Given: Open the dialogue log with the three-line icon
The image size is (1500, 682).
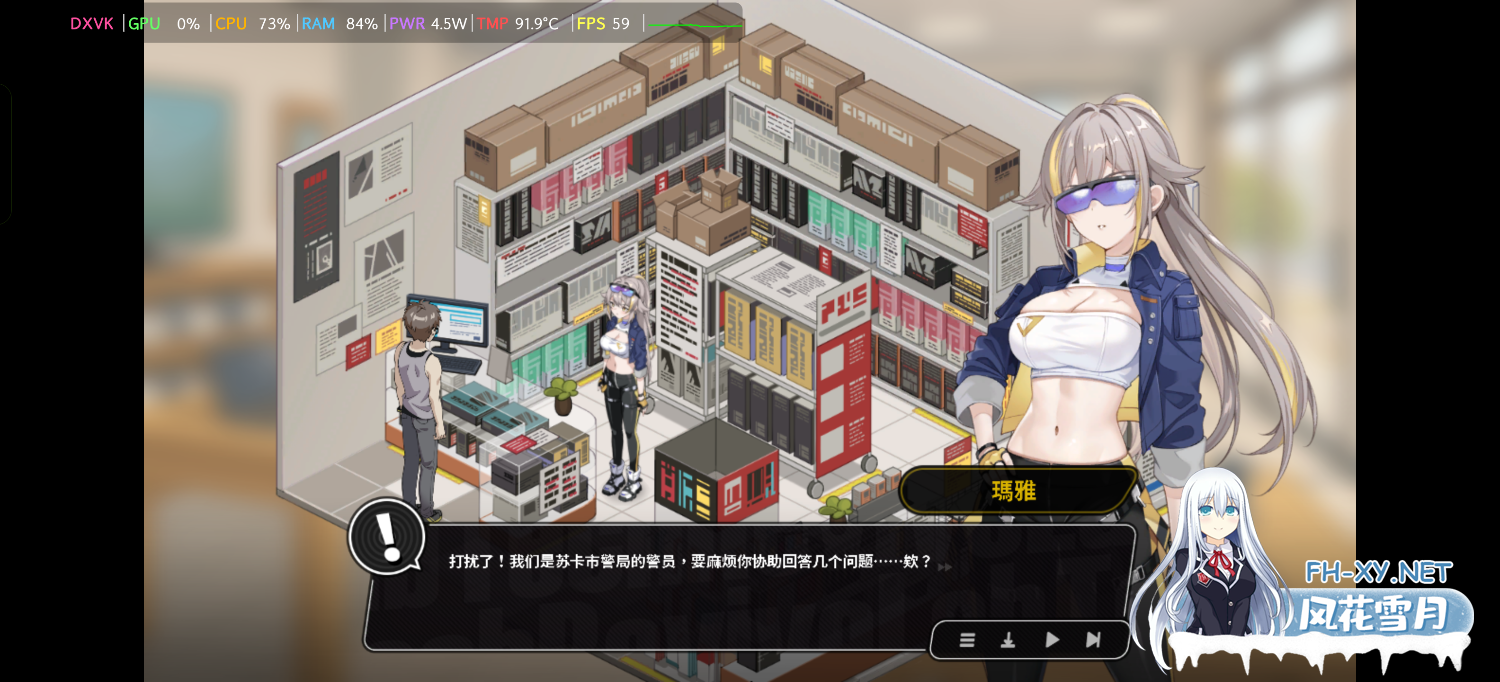Looking at the screenshot, I should [967, 640].
